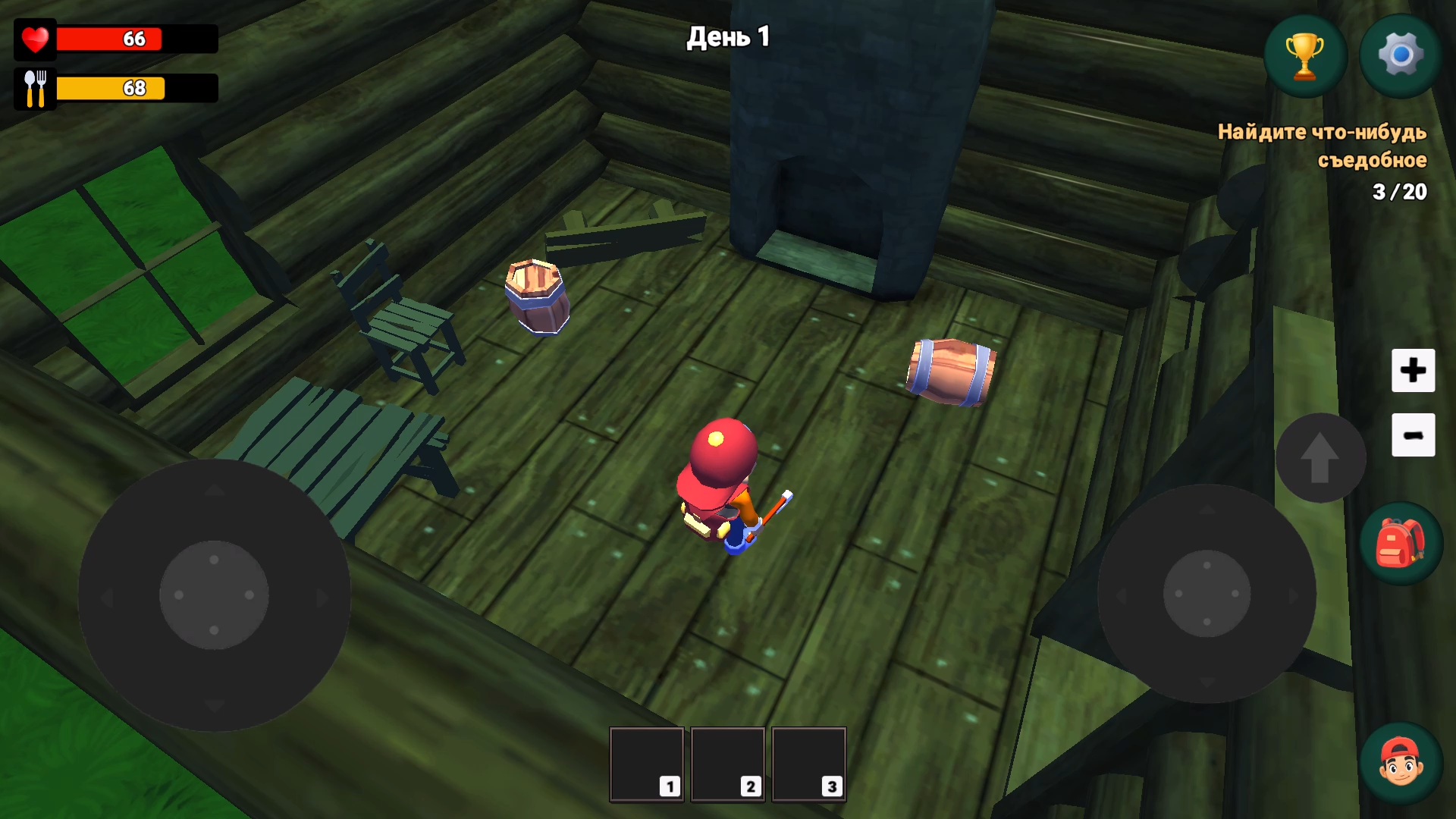
Task: Open the trophy achievements screen
Action: 1304,54
